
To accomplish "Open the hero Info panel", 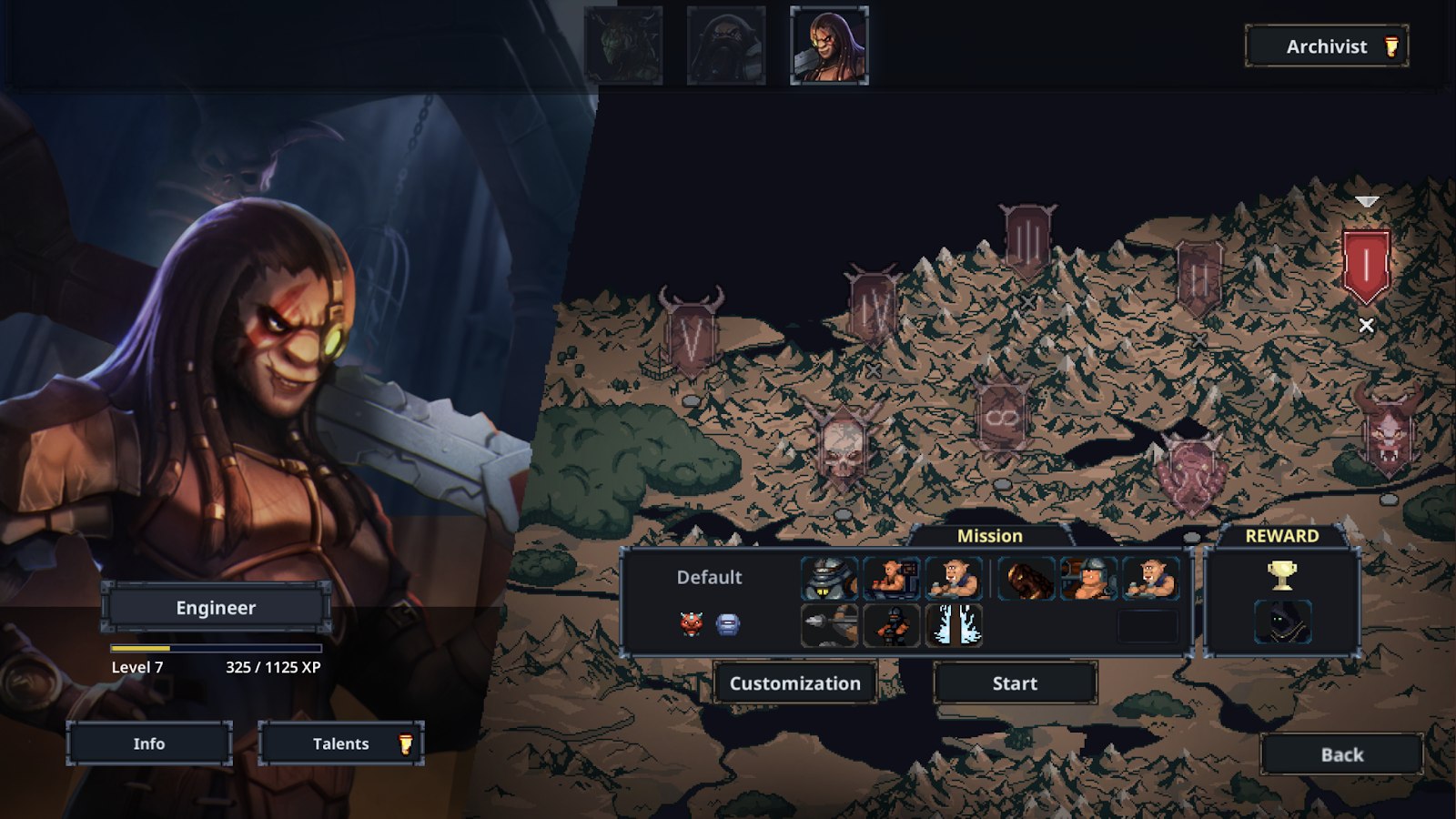I will pyautogui.click(x=149, y=743).
